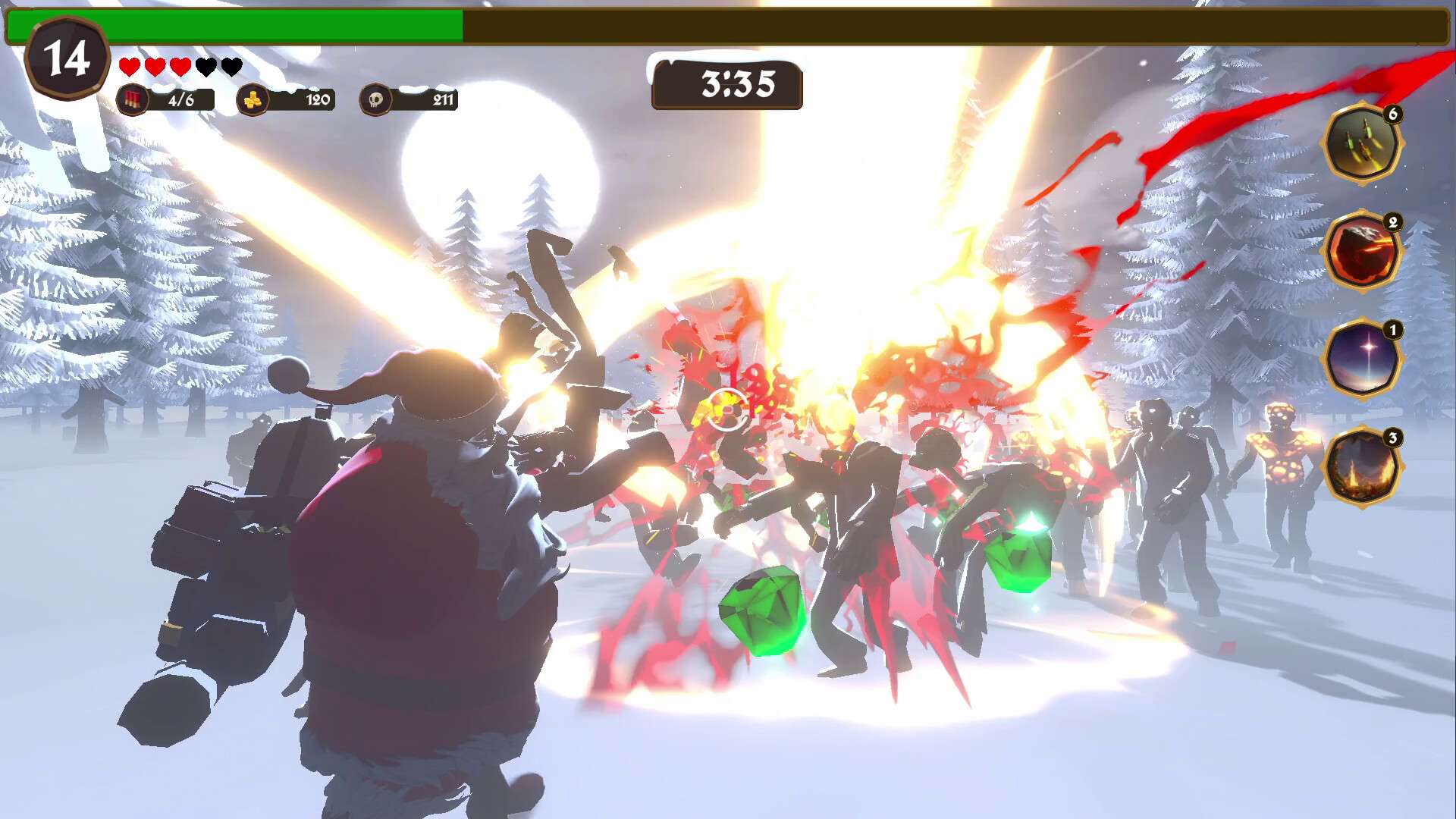The width and height of the screenshot is (1456, 819).
Task: Choose the shining star ability icon
Action: coord(1361,359)
